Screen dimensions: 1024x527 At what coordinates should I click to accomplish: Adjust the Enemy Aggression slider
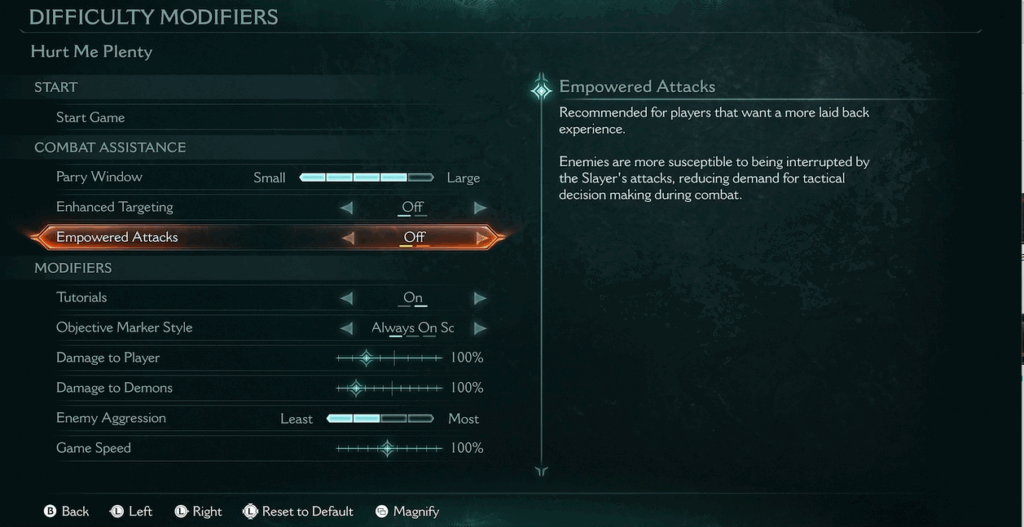pos(380,419)
